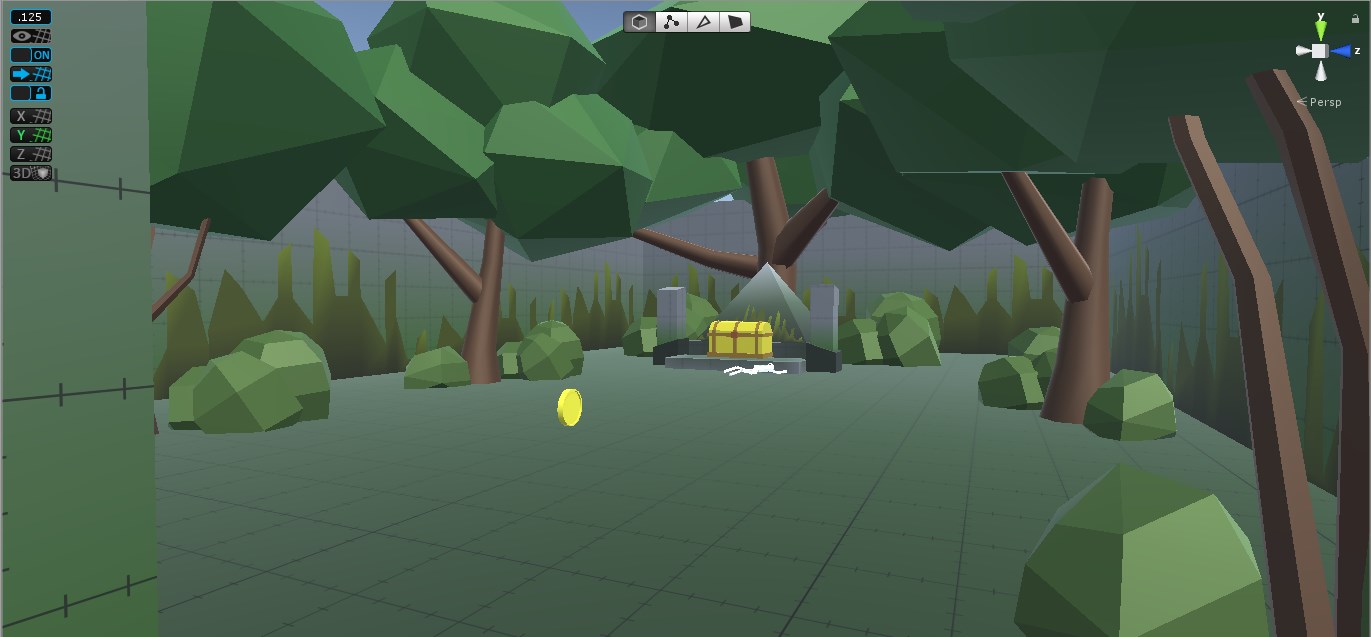
Task: Select the Z axis grid button
Action: click(x=30, y=154)
